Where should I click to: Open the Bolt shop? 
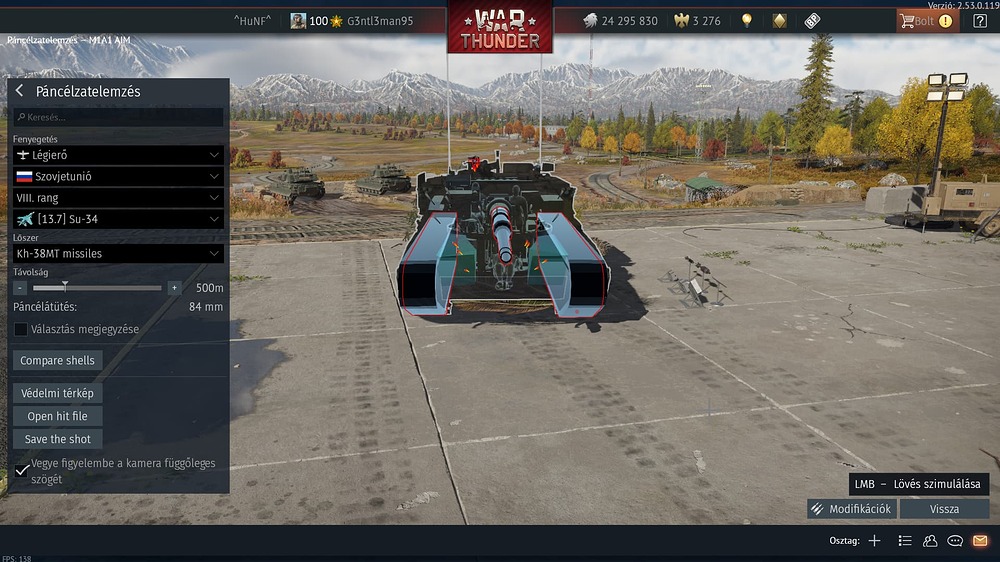click(x=926, y=20)
